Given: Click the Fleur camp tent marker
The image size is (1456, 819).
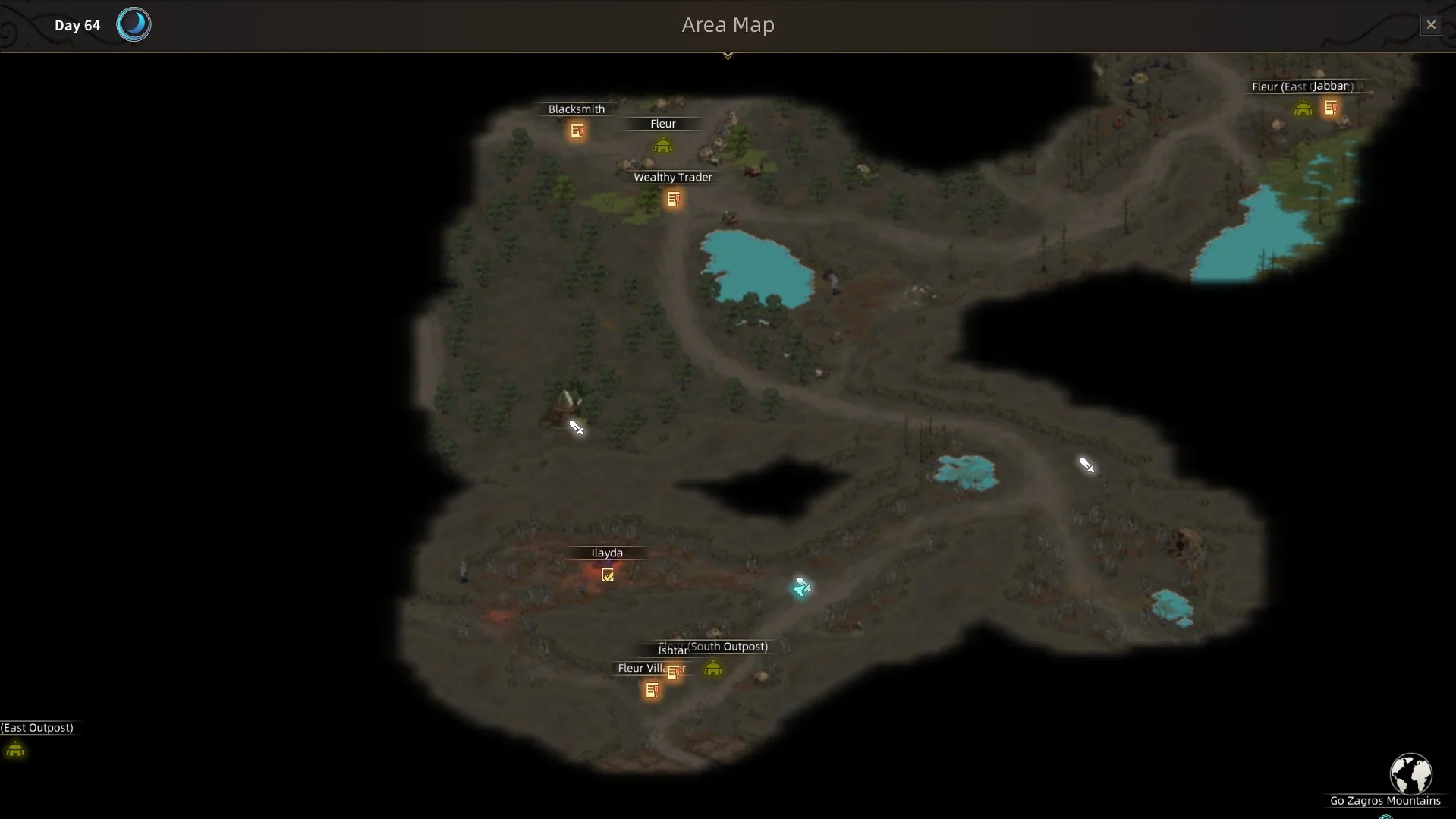Looking at the screenshot, I should (663, 145).
